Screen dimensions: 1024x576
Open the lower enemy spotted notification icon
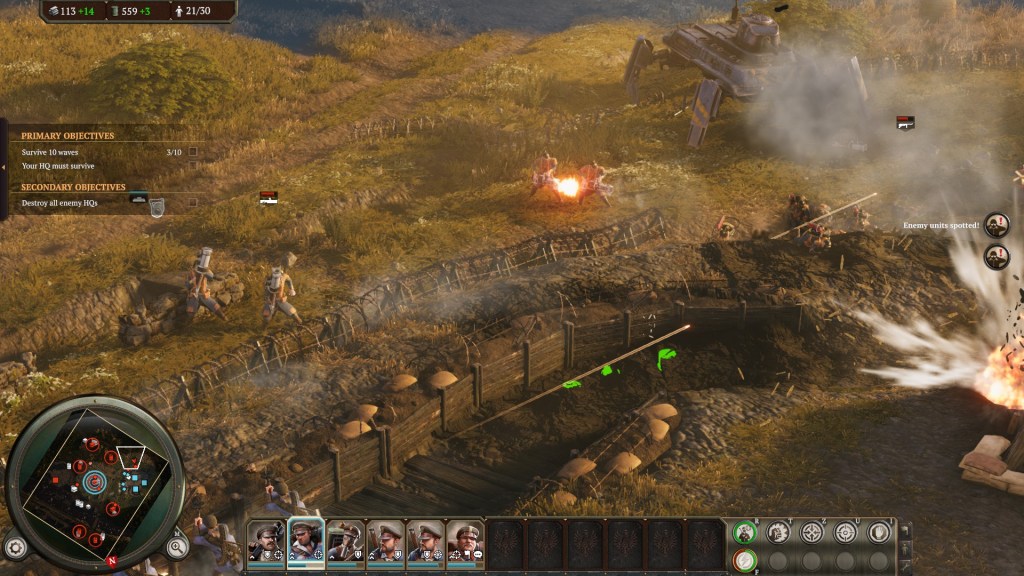(996, 257)
